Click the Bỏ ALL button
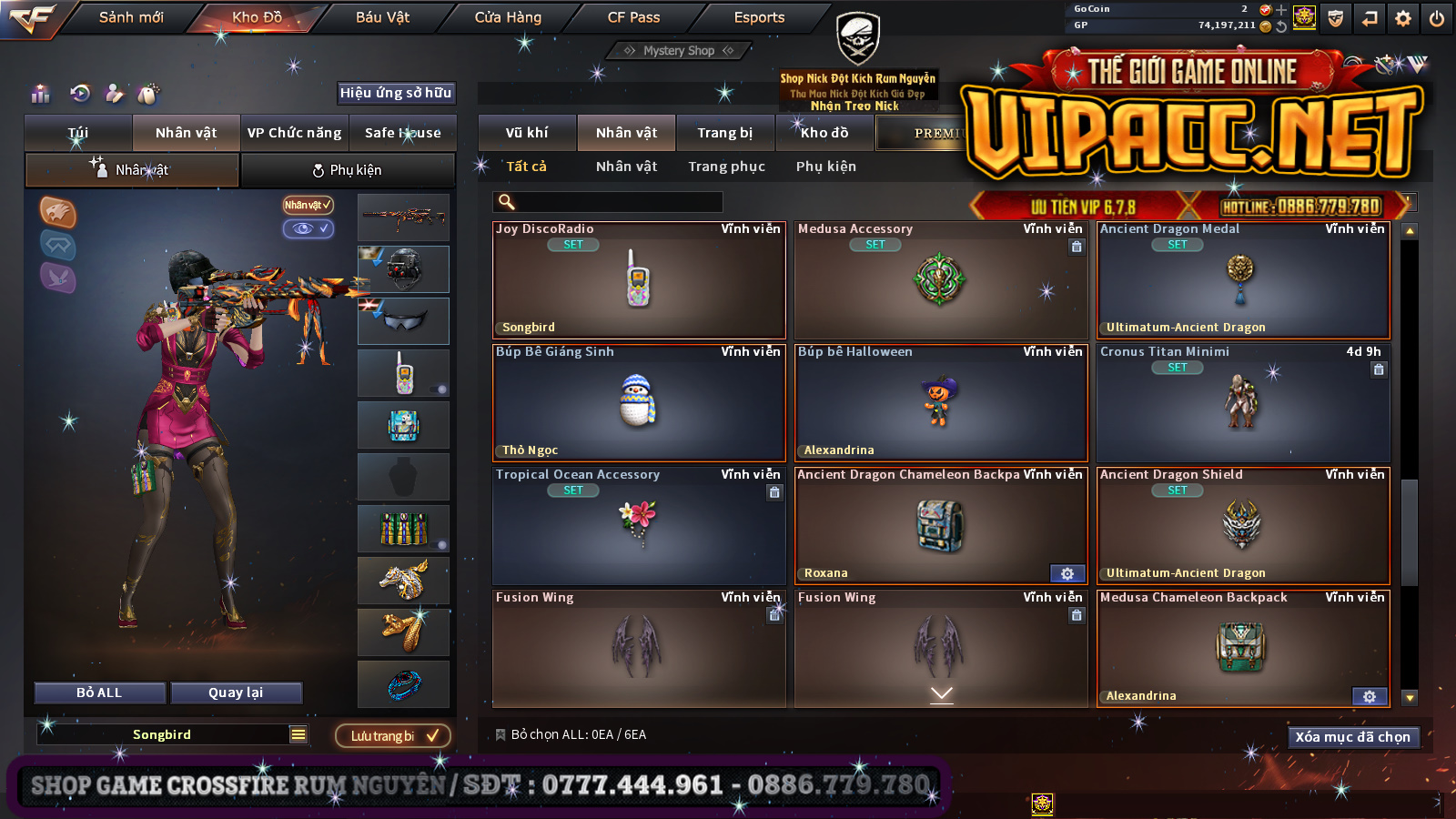 99,693
